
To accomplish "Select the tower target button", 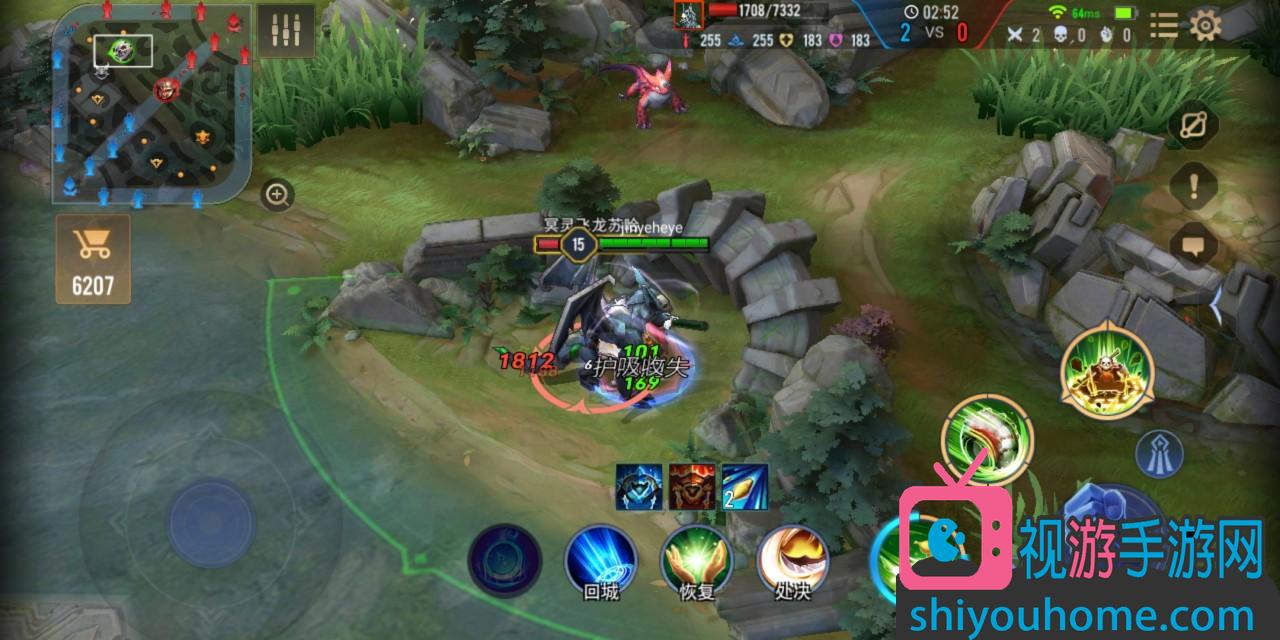I will pos(1160,453).
